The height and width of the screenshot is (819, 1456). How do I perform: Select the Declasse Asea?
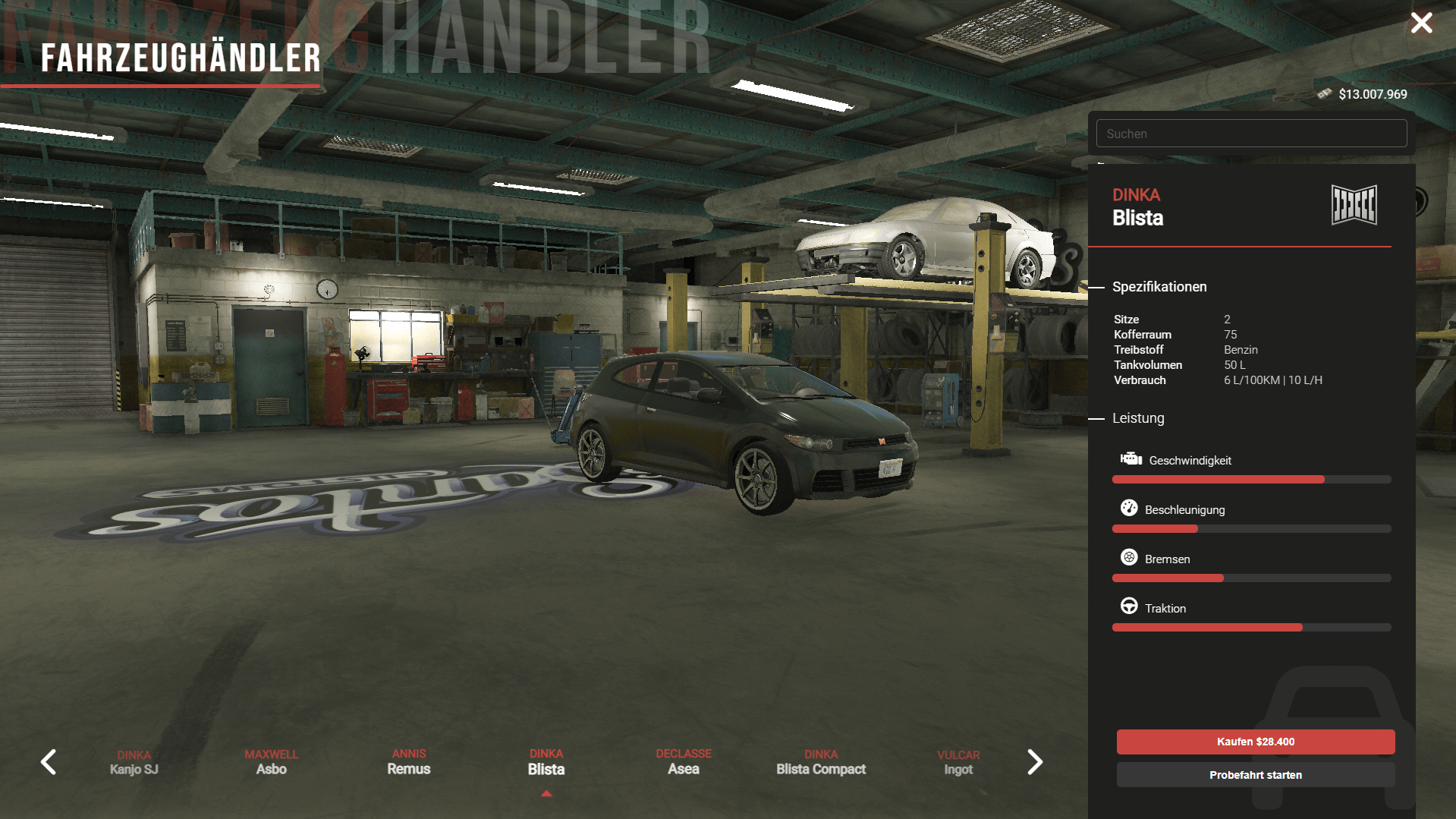click(x=684, y=762)
